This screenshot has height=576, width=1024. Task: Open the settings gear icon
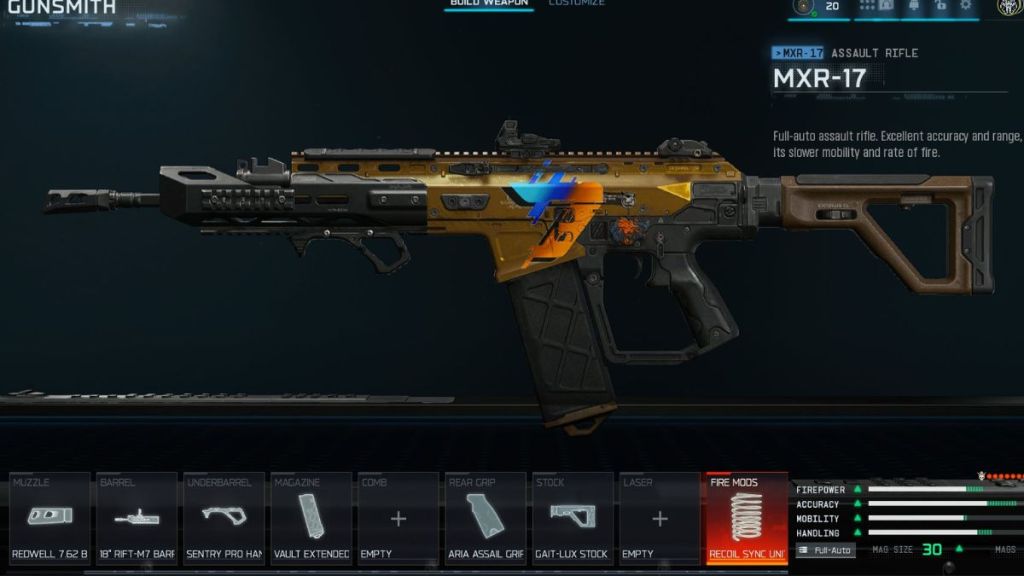(x=966, y=6)
